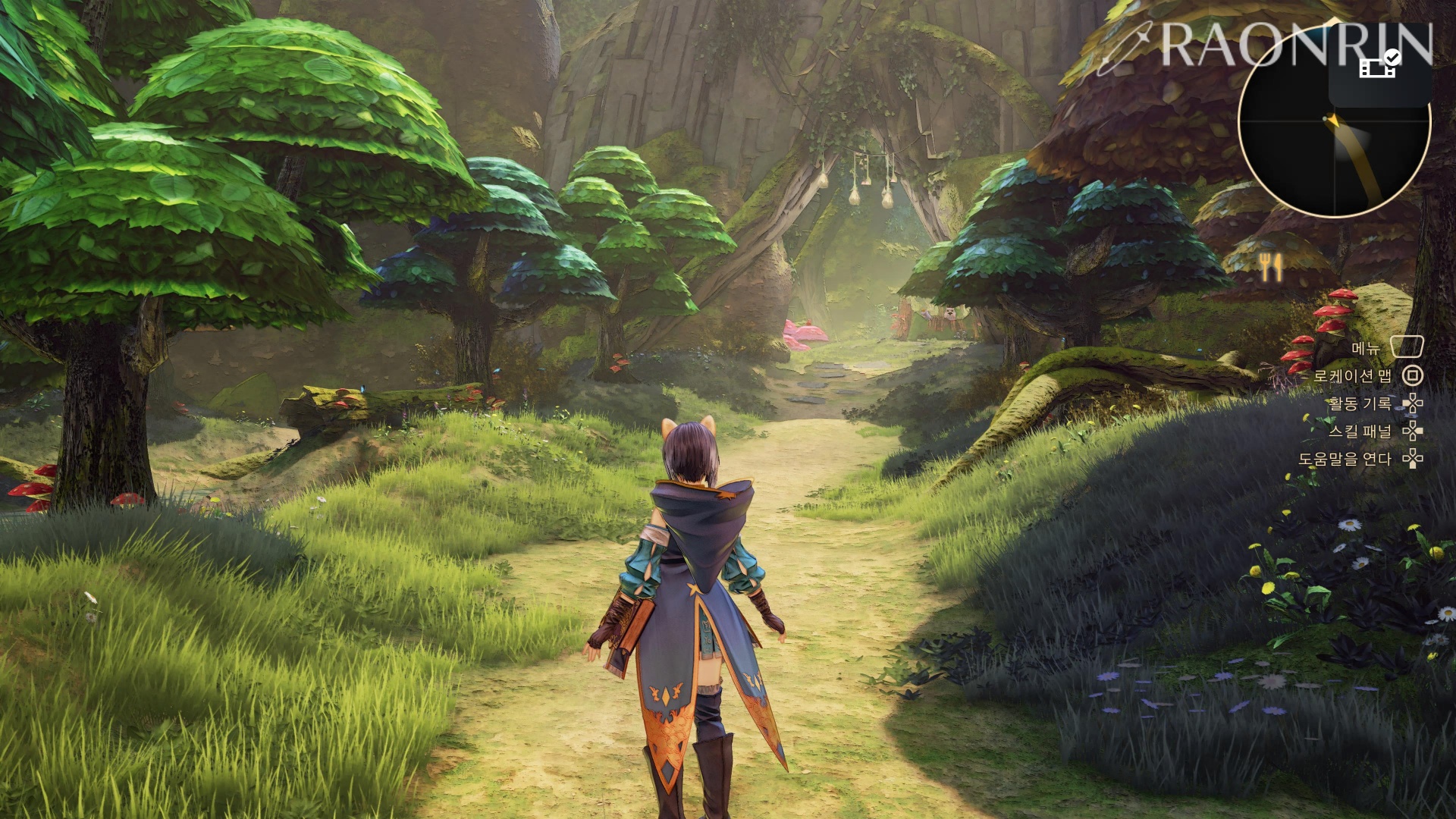Image resolution: width=1456 pixels, height=819 pixels.
Task: Open the 메뉴 shortcut label
Action: [x=1365, y=348]
